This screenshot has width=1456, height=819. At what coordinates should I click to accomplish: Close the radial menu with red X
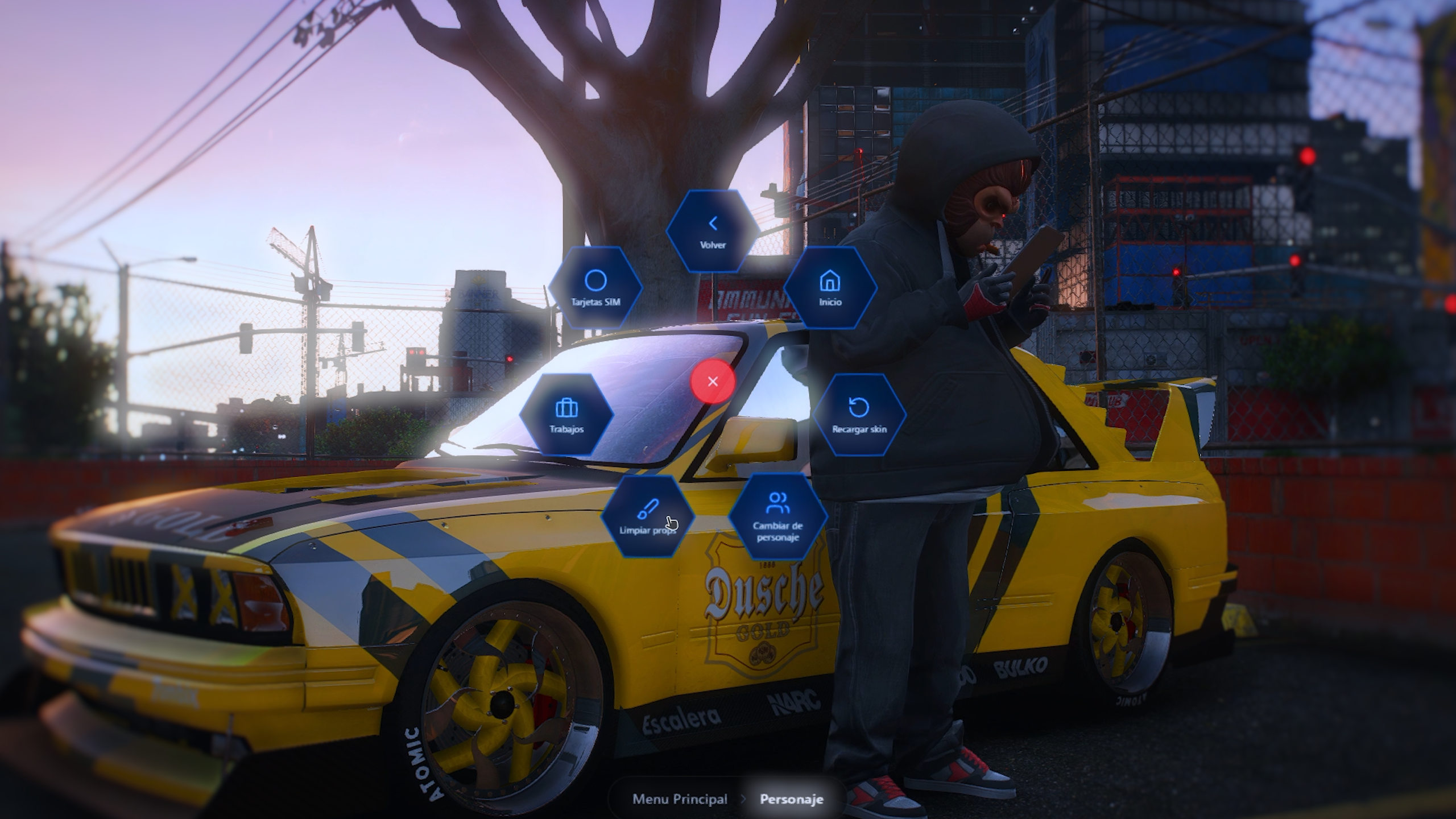pos(713,382)
